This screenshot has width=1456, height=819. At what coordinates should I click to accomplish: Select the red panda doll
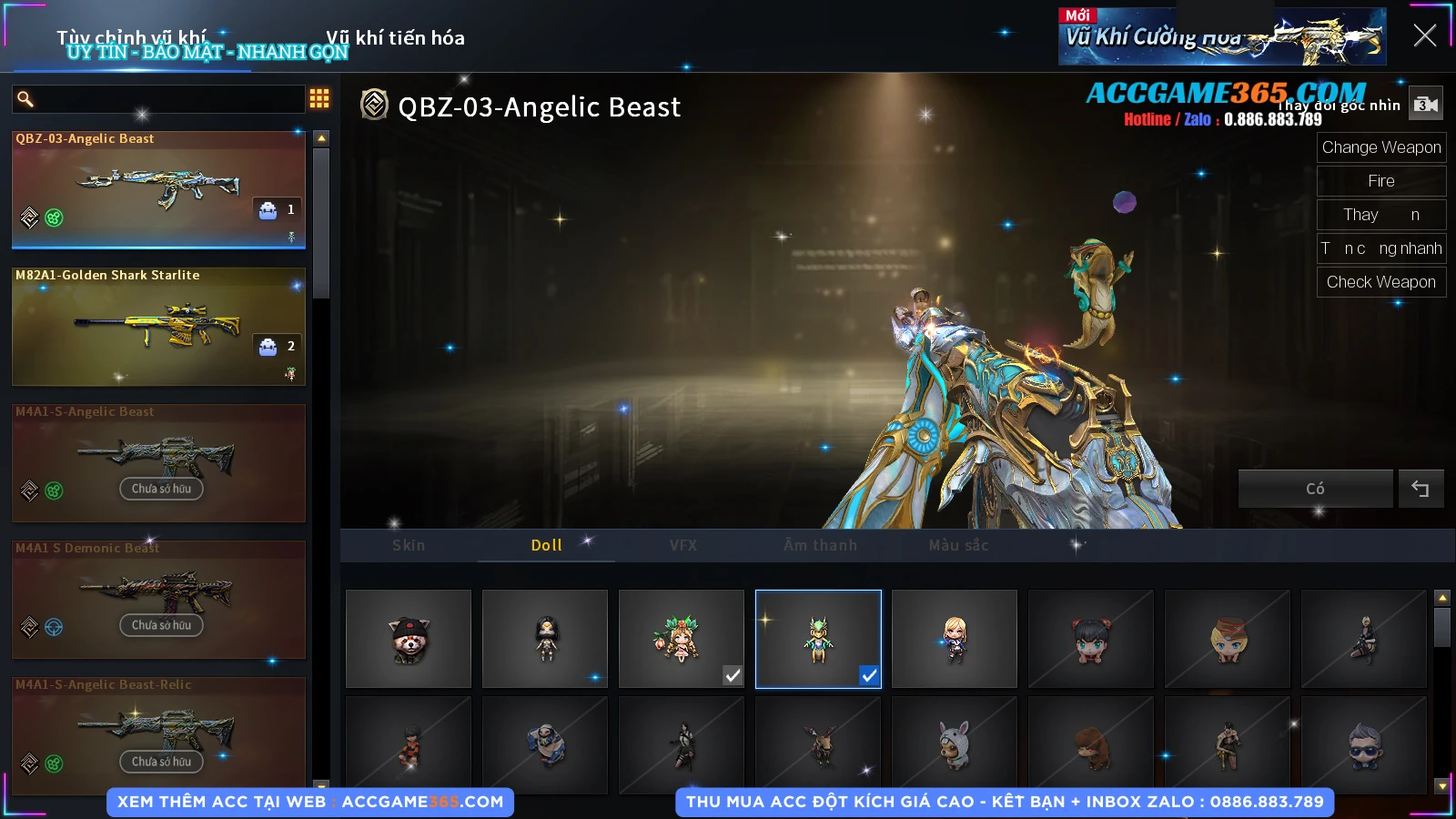pyautogui.click(x=409, y=639)
